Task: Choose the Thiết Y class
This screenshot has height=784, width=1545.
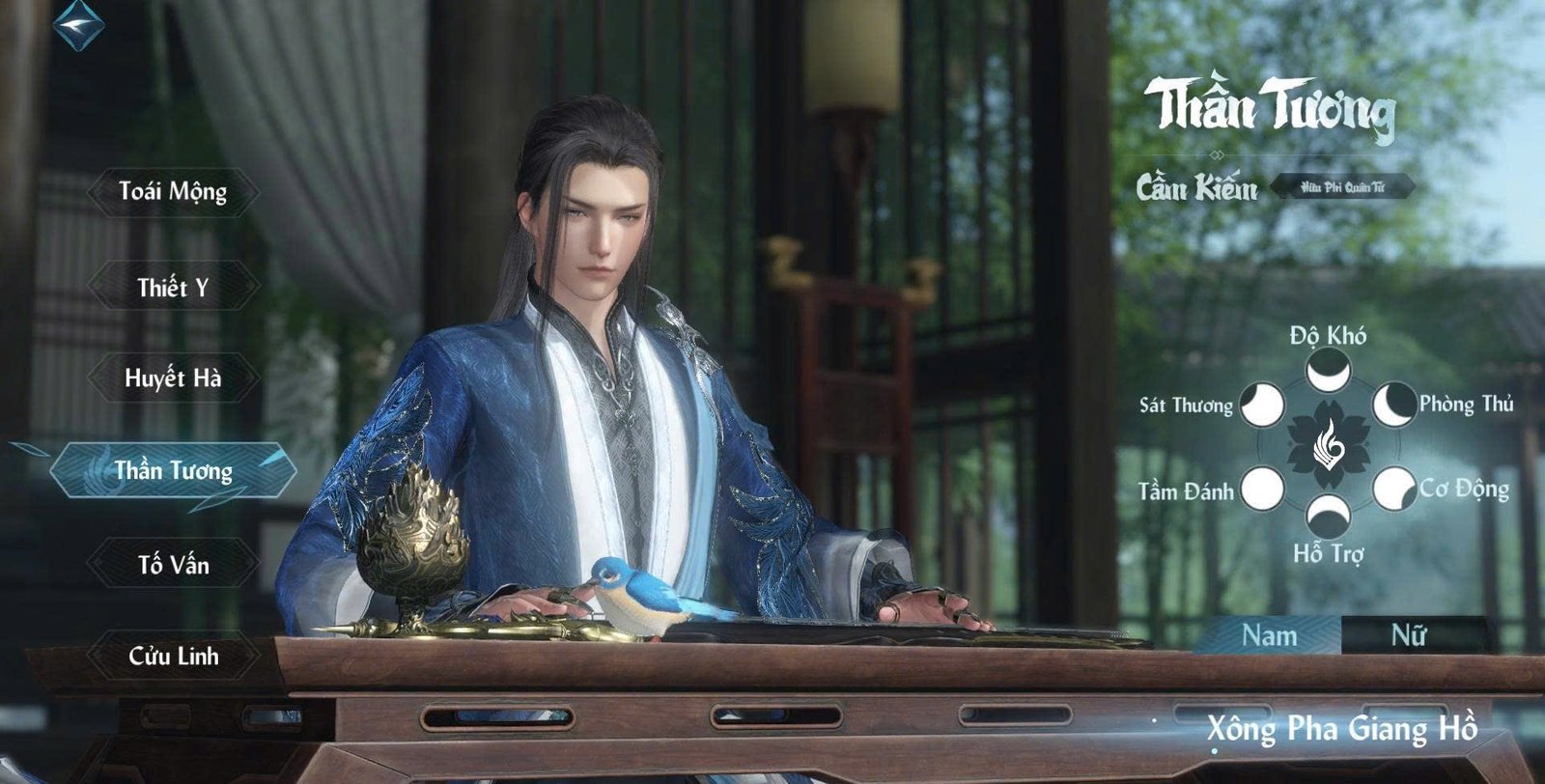Action: (173, 287)
